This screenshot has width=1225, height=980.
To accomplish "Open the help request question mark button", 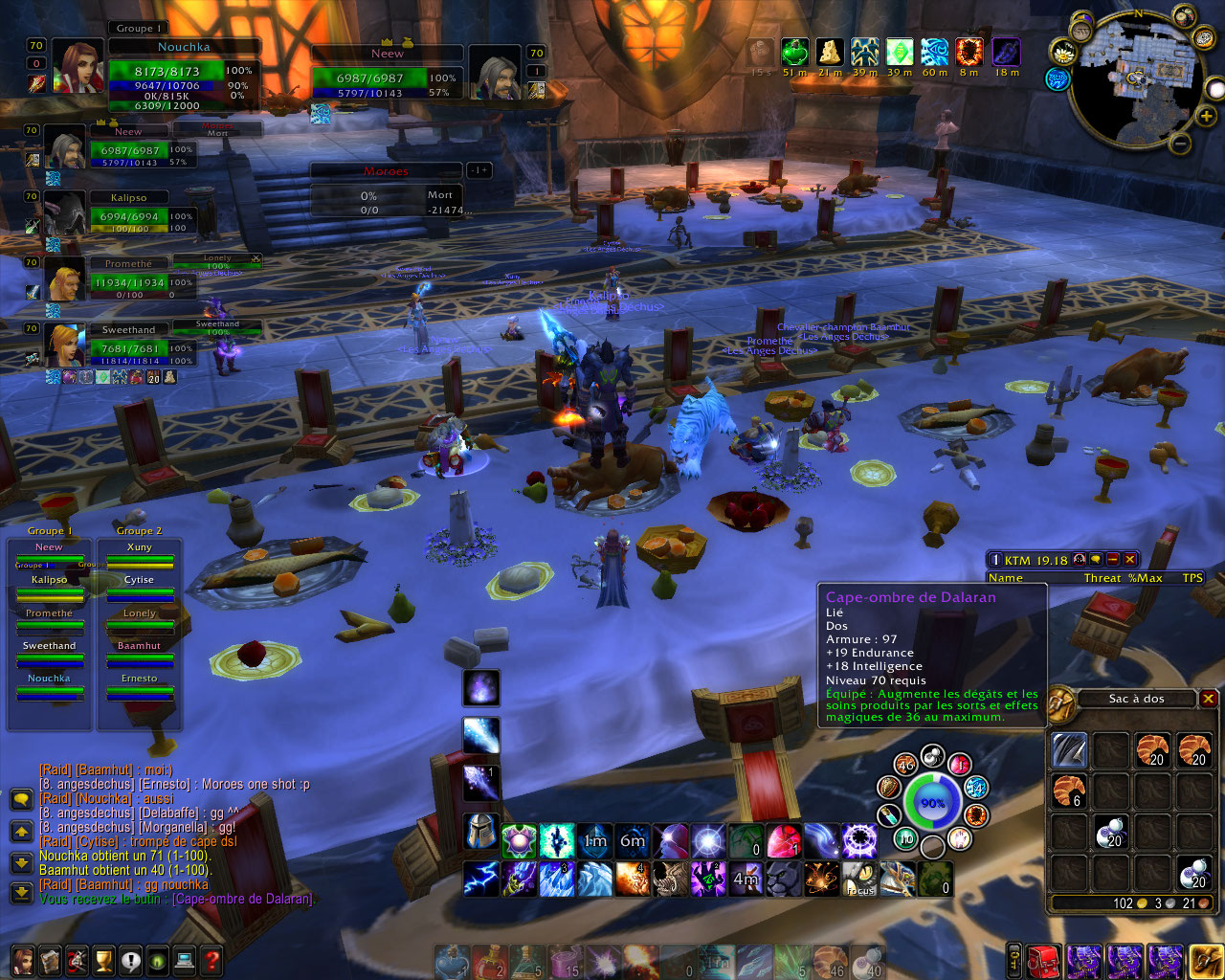I will 212,960.
